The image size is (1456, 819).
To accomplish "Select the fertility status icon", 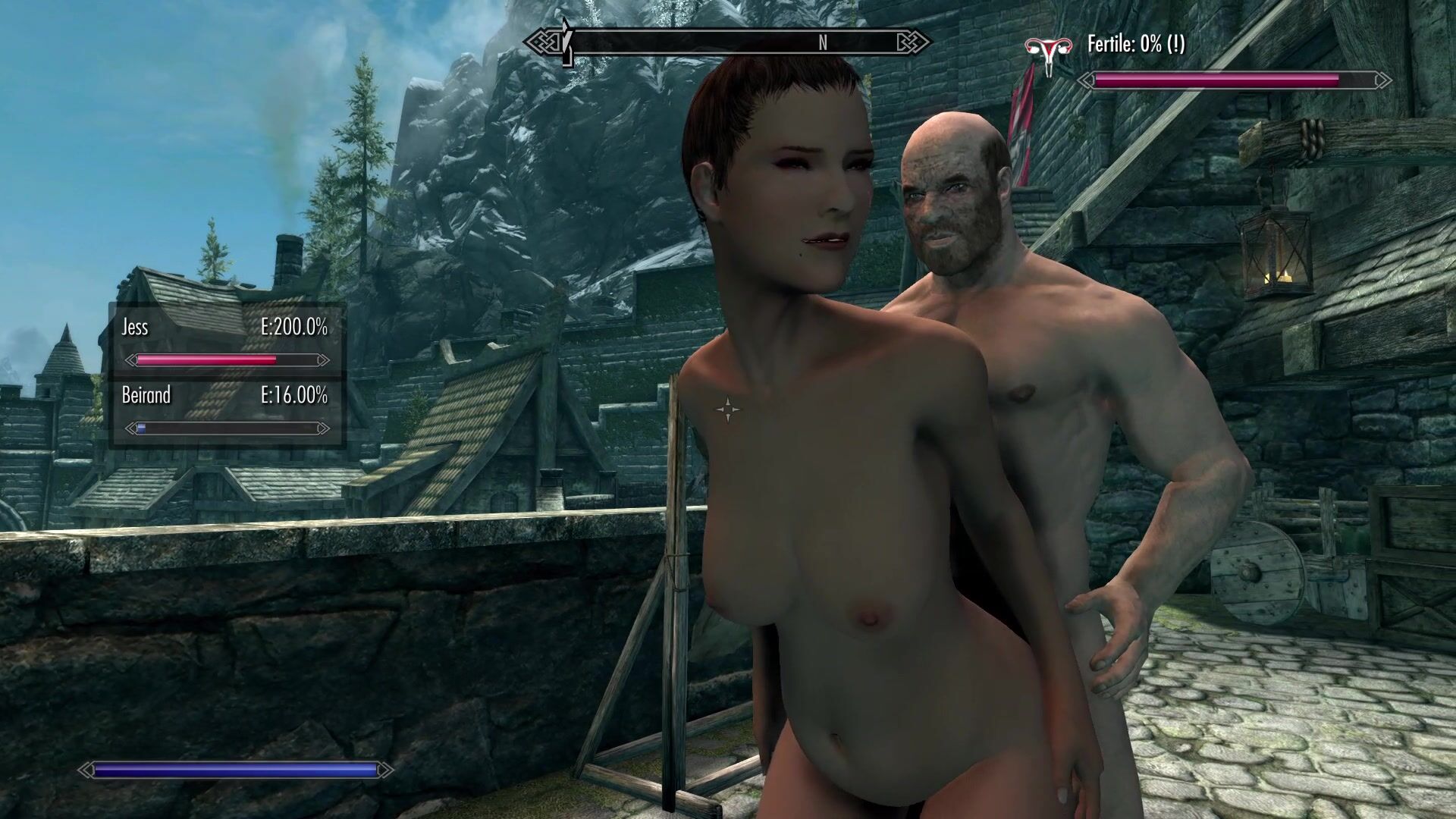I will pos(1048,53).
